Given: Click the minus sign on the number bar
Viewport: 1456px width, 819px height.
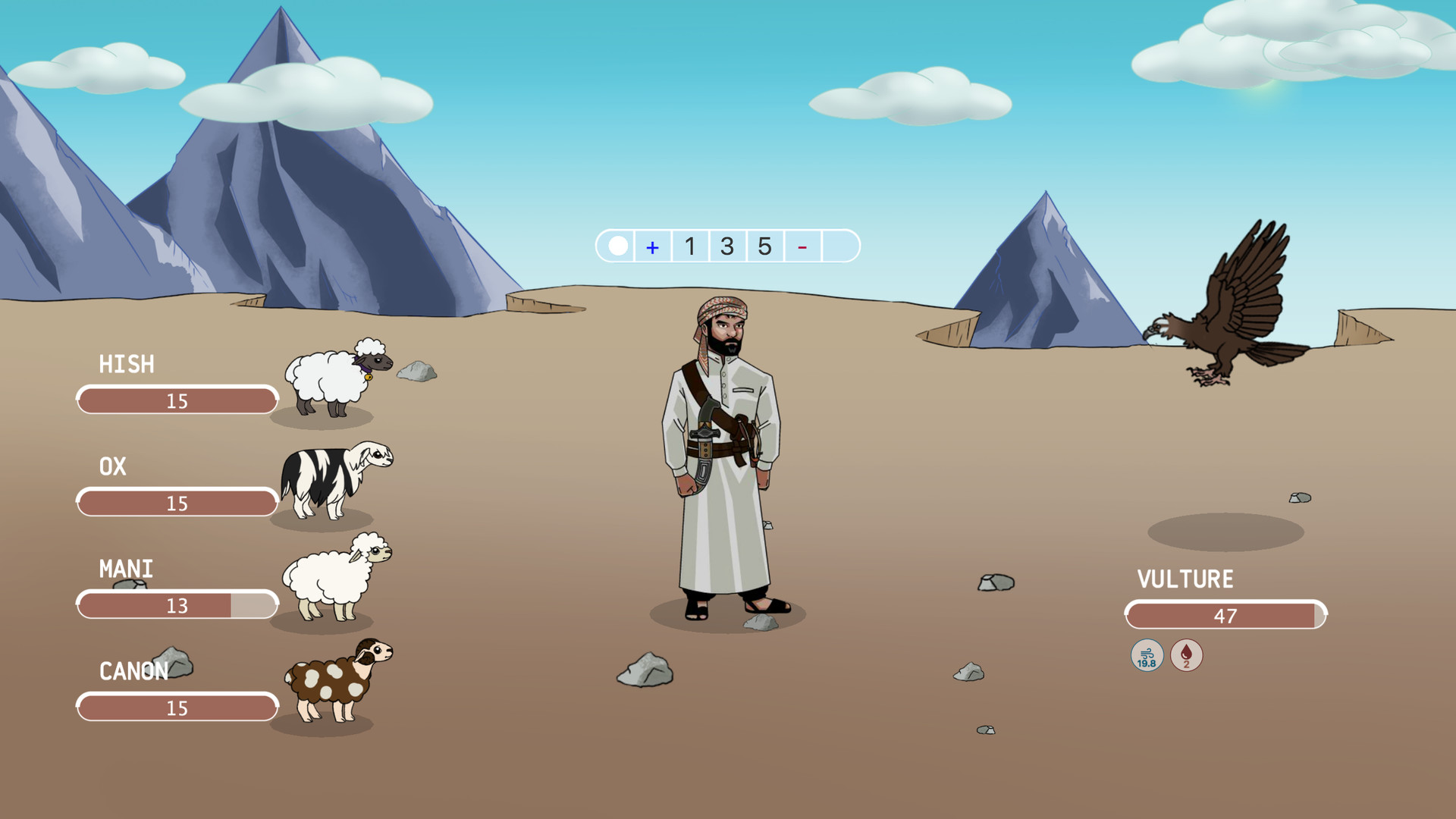Looking at the screenshot, I should (x=802, y=246).
